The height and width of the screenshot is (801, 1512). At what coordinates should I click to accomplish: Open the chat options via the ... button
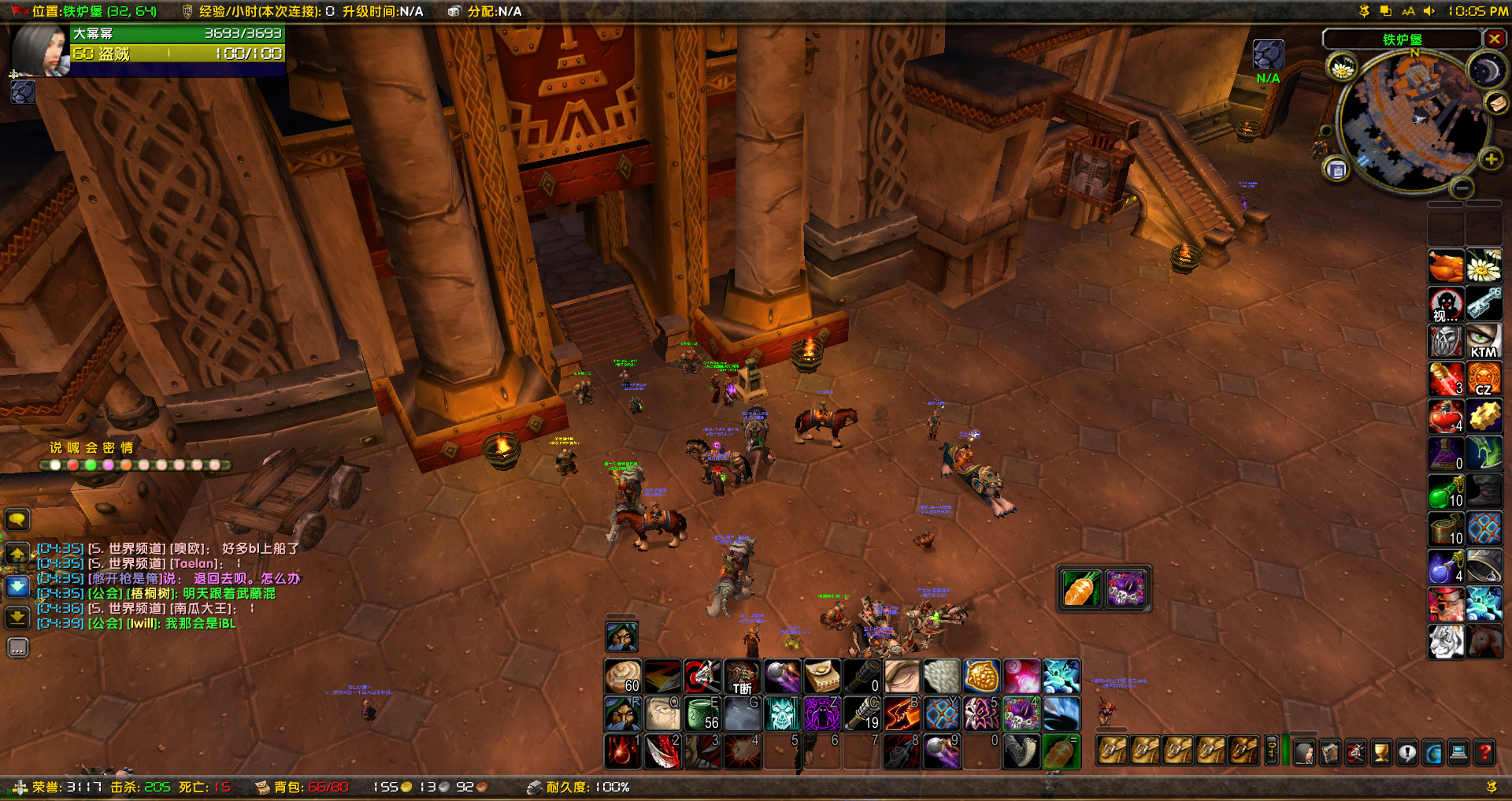coord(17,648)
